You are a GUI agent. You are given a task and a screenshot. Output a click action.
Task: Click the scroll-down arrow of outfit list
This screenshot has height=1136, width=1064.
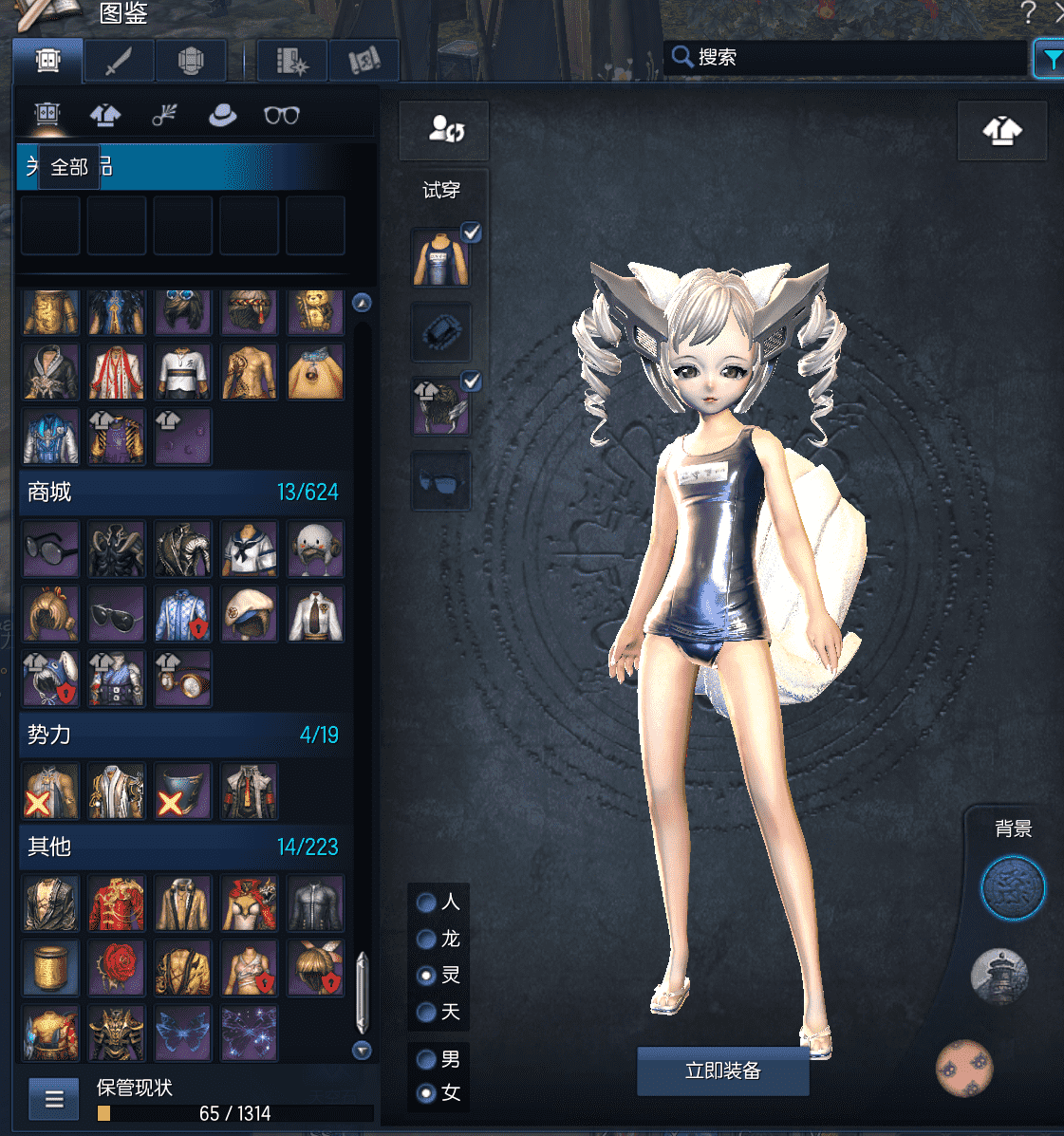362,1050
